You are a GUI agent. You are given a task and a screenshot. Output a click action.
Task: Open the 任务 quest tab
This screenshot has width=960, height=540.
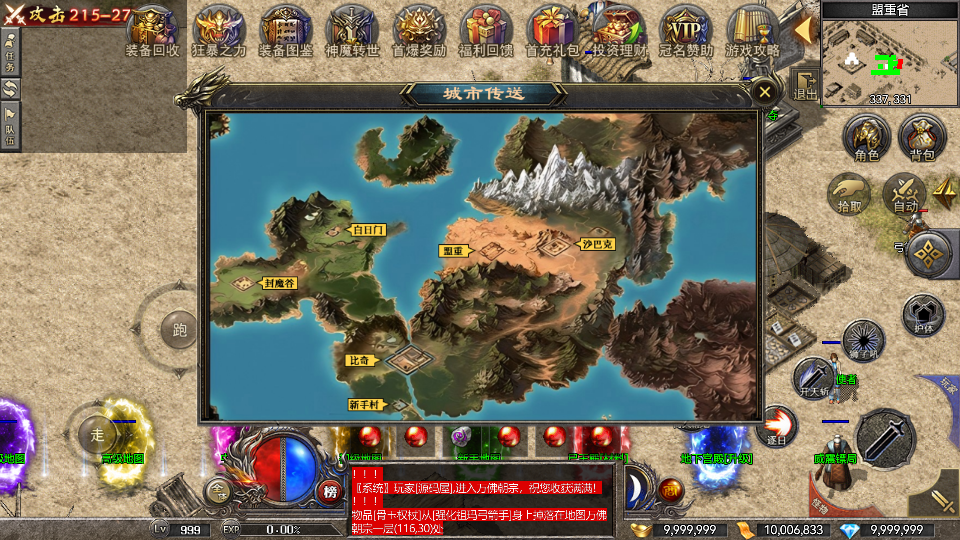point(10,50)
